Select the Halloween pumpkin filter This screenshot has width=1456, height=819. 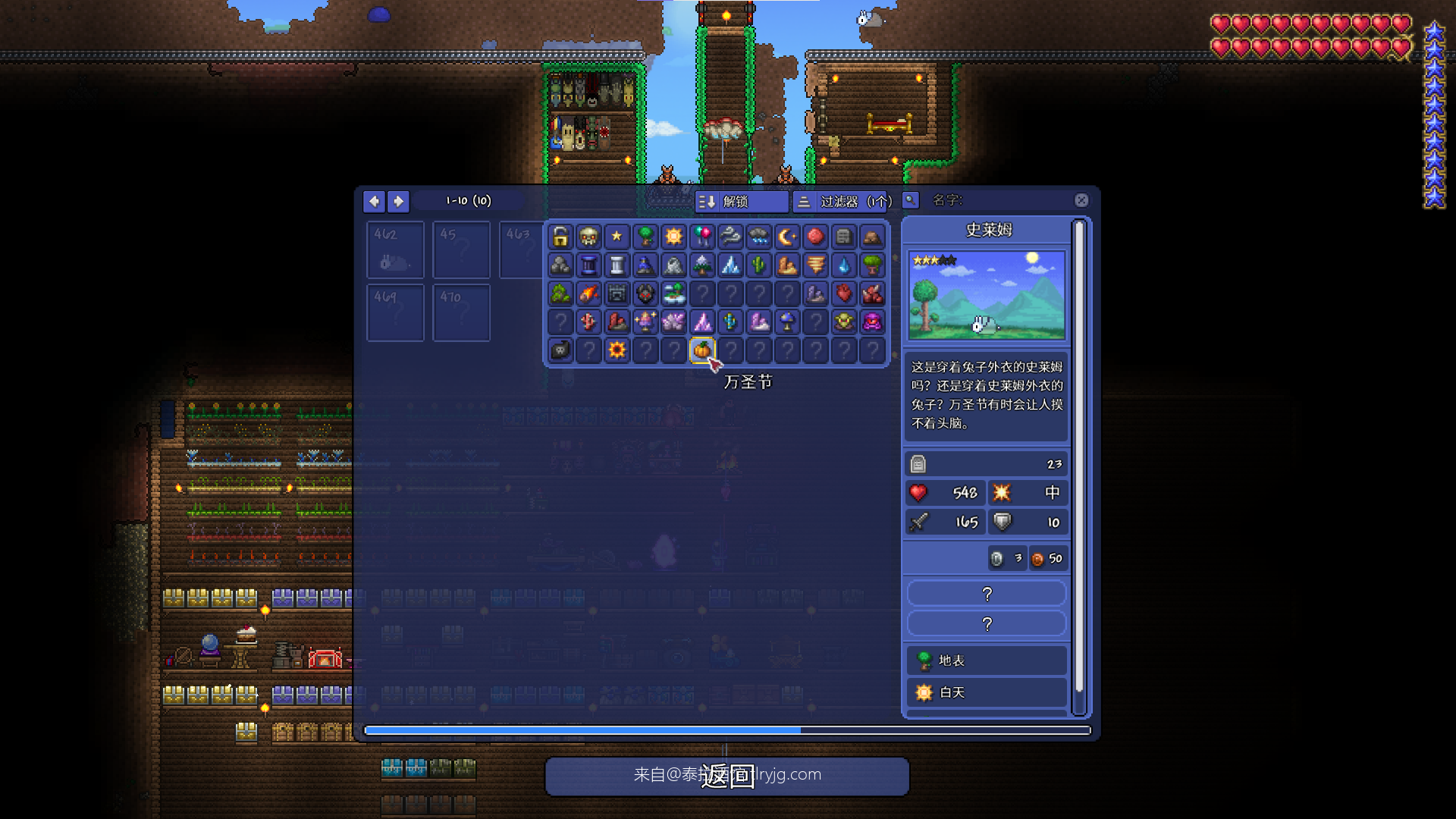tap(702, 350)
